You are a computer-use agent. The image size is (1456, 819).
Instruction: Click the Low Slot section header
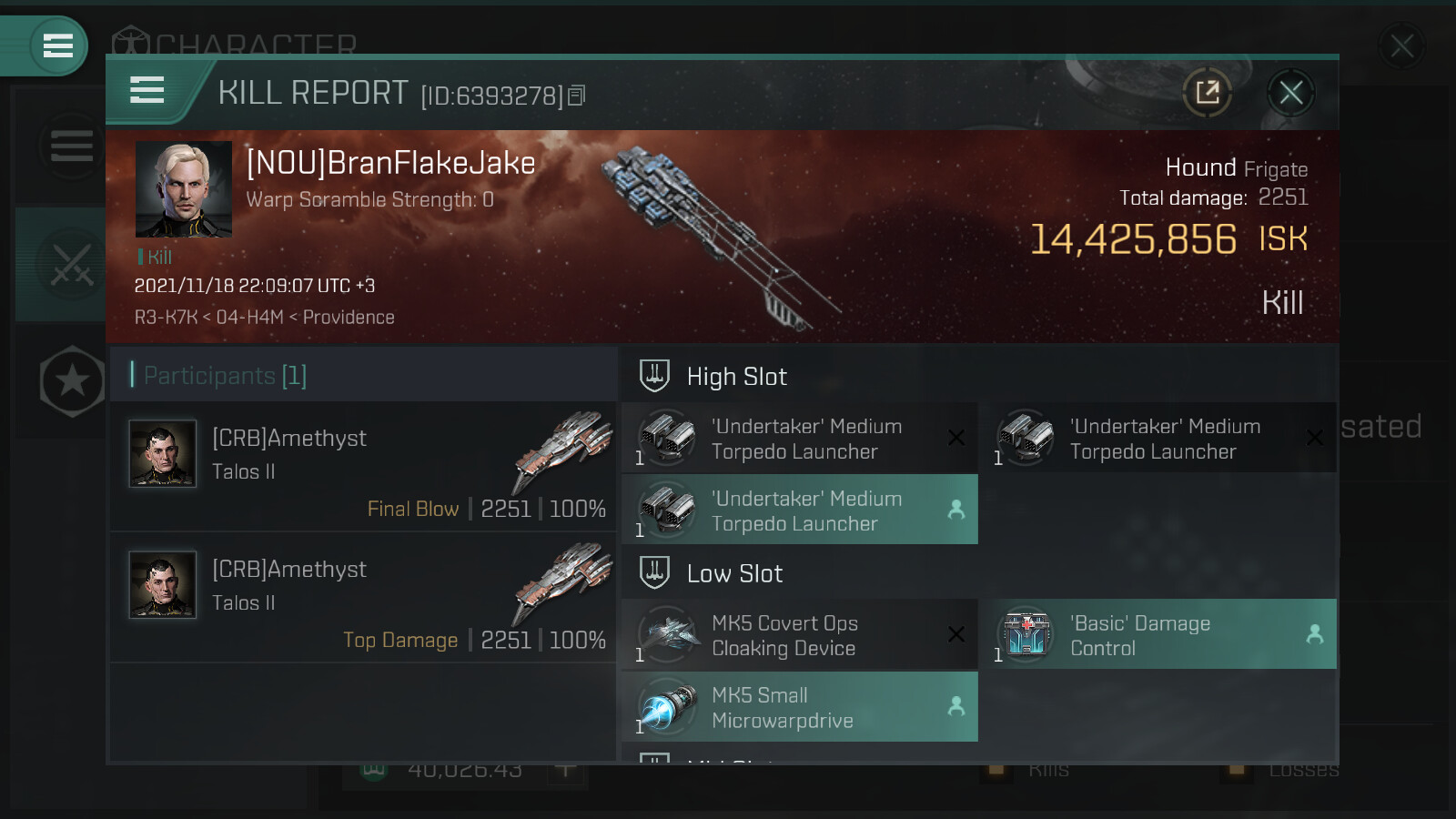pos(734,573)
